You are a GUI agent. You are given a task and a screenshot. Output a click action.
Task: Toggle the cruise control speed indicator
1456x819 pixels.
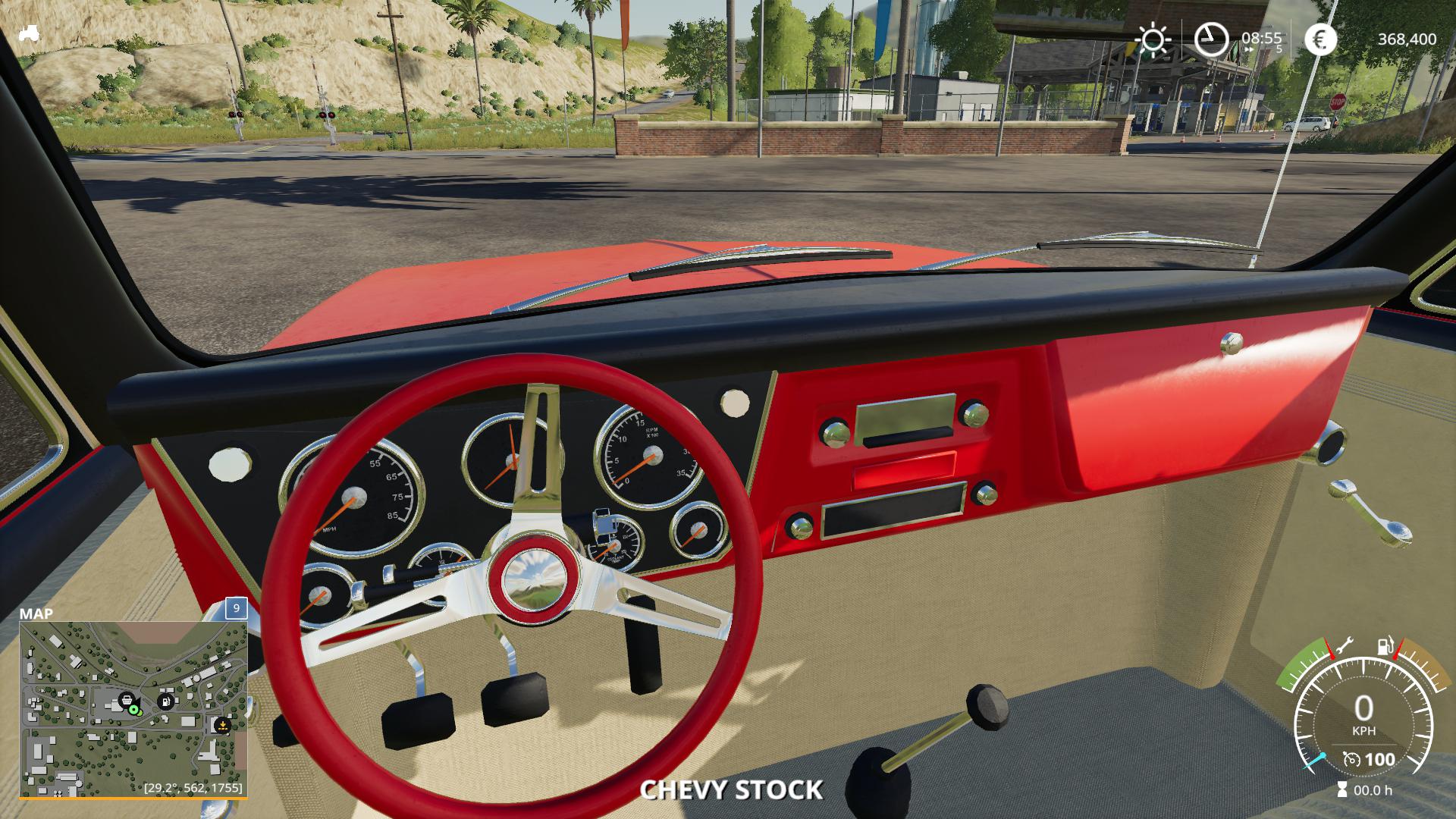[1368, 759]
